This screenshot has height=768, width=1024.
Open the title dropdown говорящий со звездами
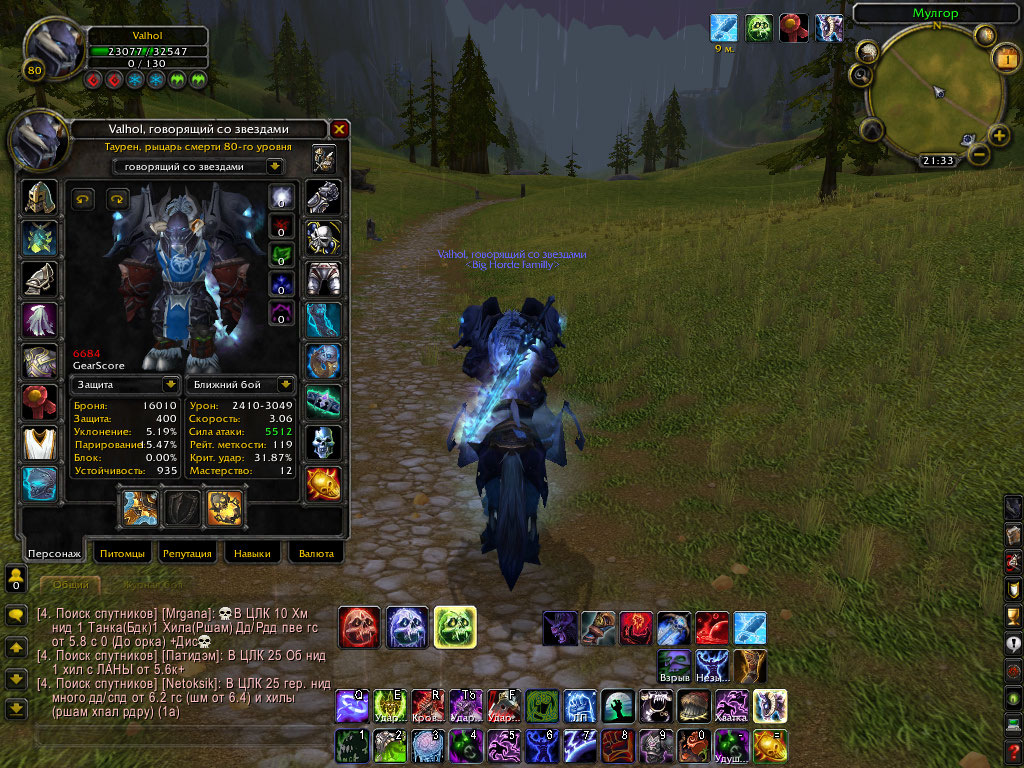click(x=197, y=166)
